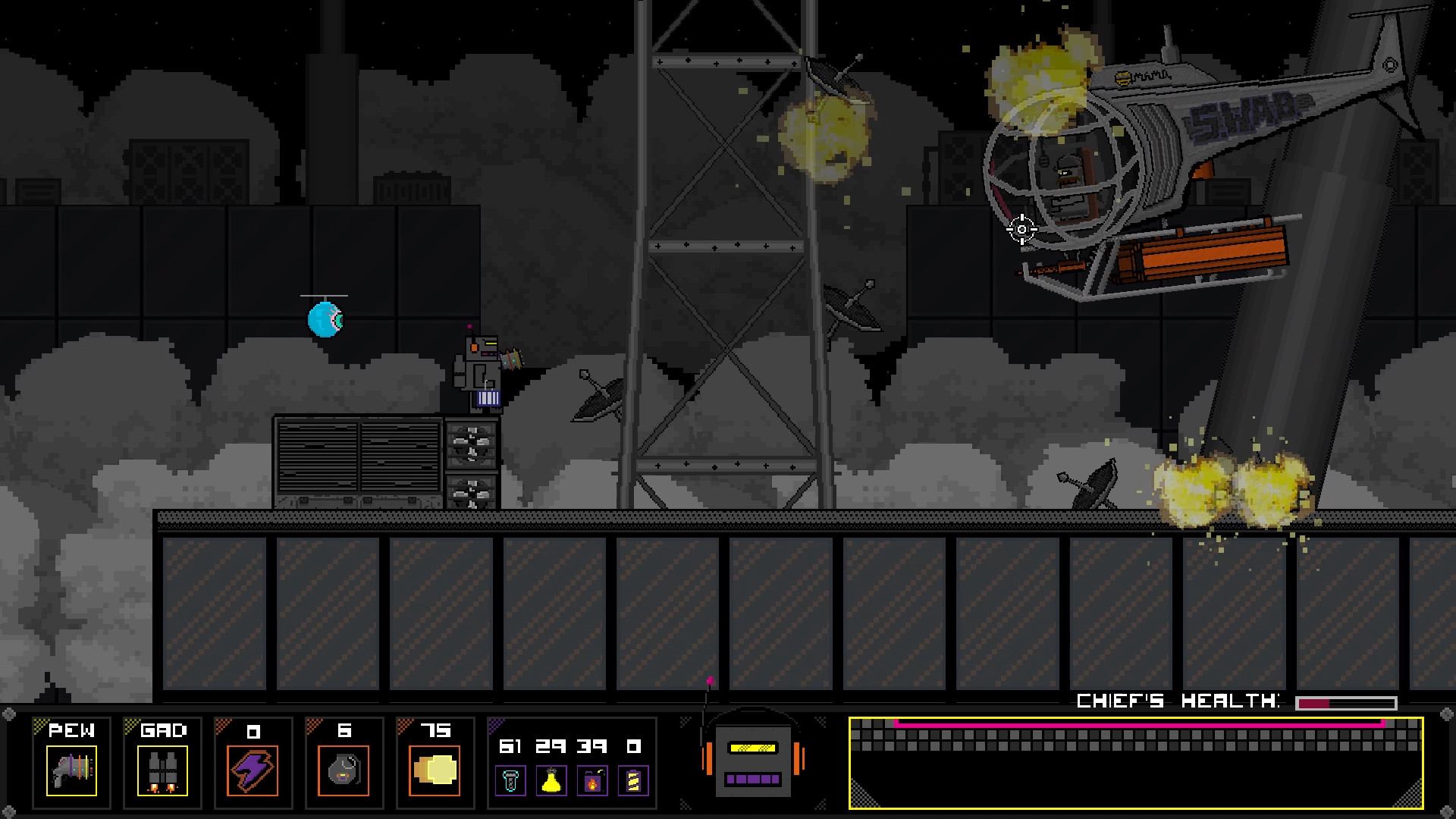Screen dimensions: 1456x819
Task: Select the PEW ray gun weapon slot
Action: (x=71, y=762)
